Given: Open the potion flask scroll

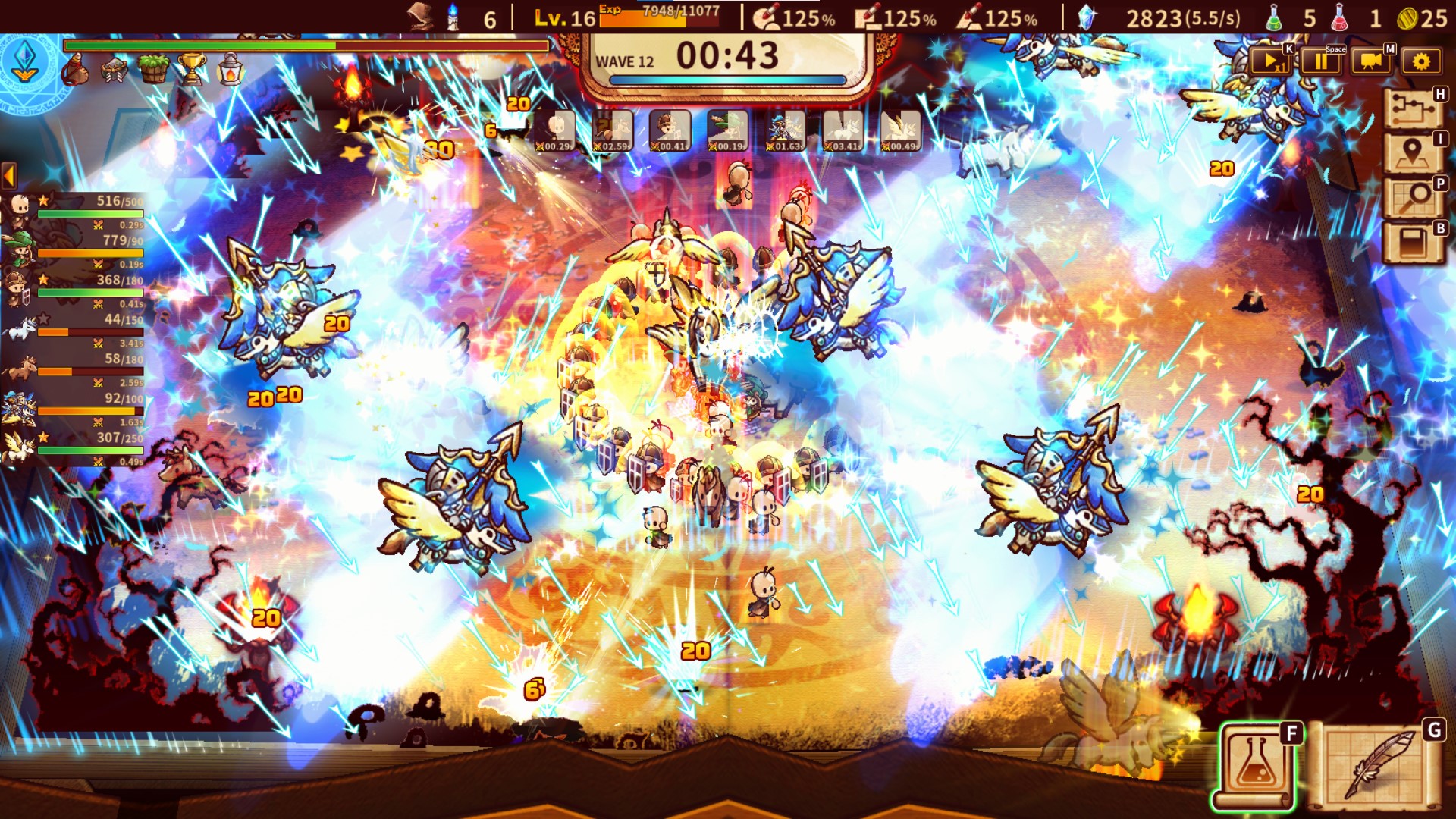Looking at the screenshot, I should point(1257,766).
